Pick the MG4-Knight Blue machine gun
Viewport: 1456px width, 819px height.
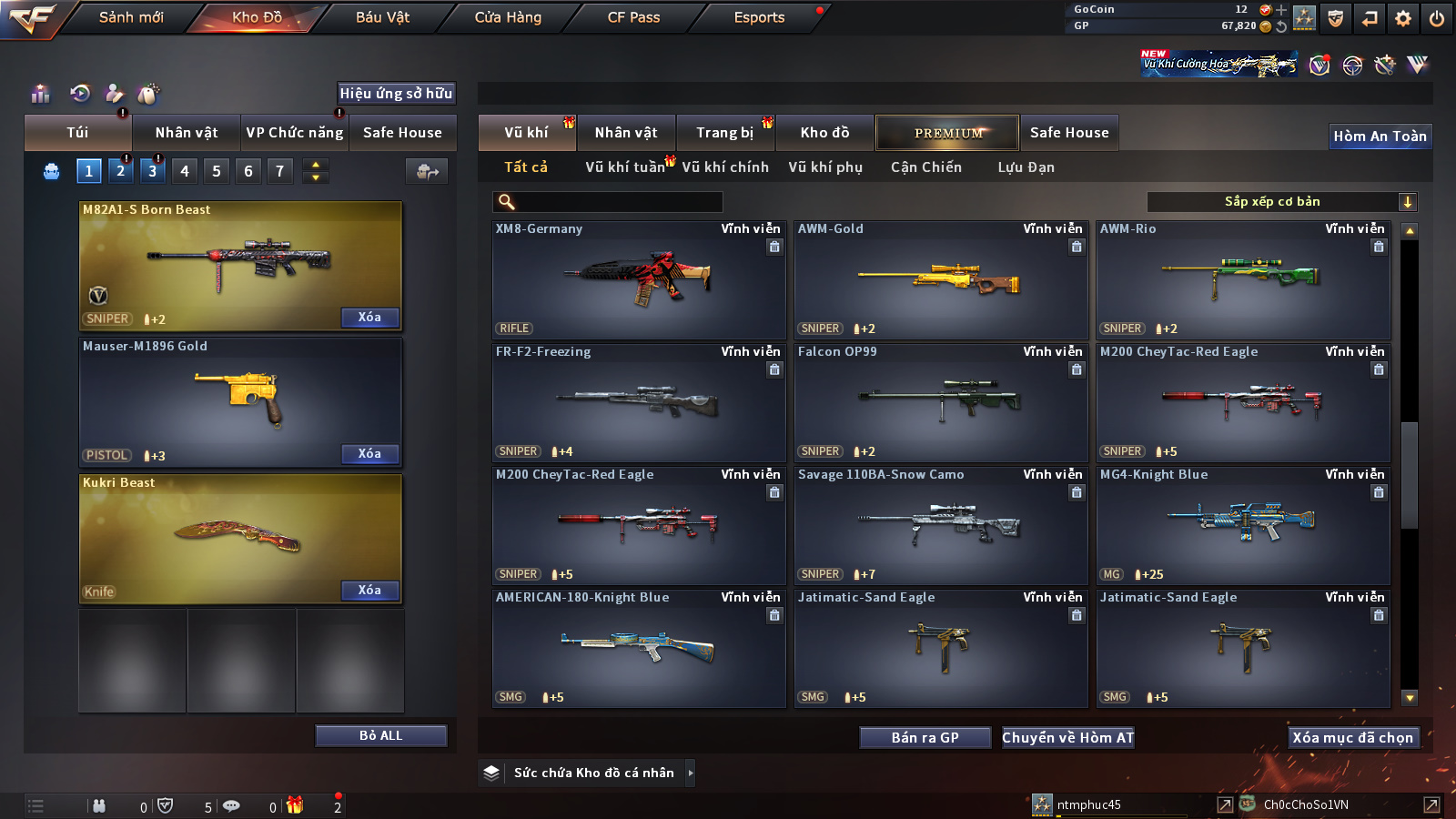coord(1243,526)
